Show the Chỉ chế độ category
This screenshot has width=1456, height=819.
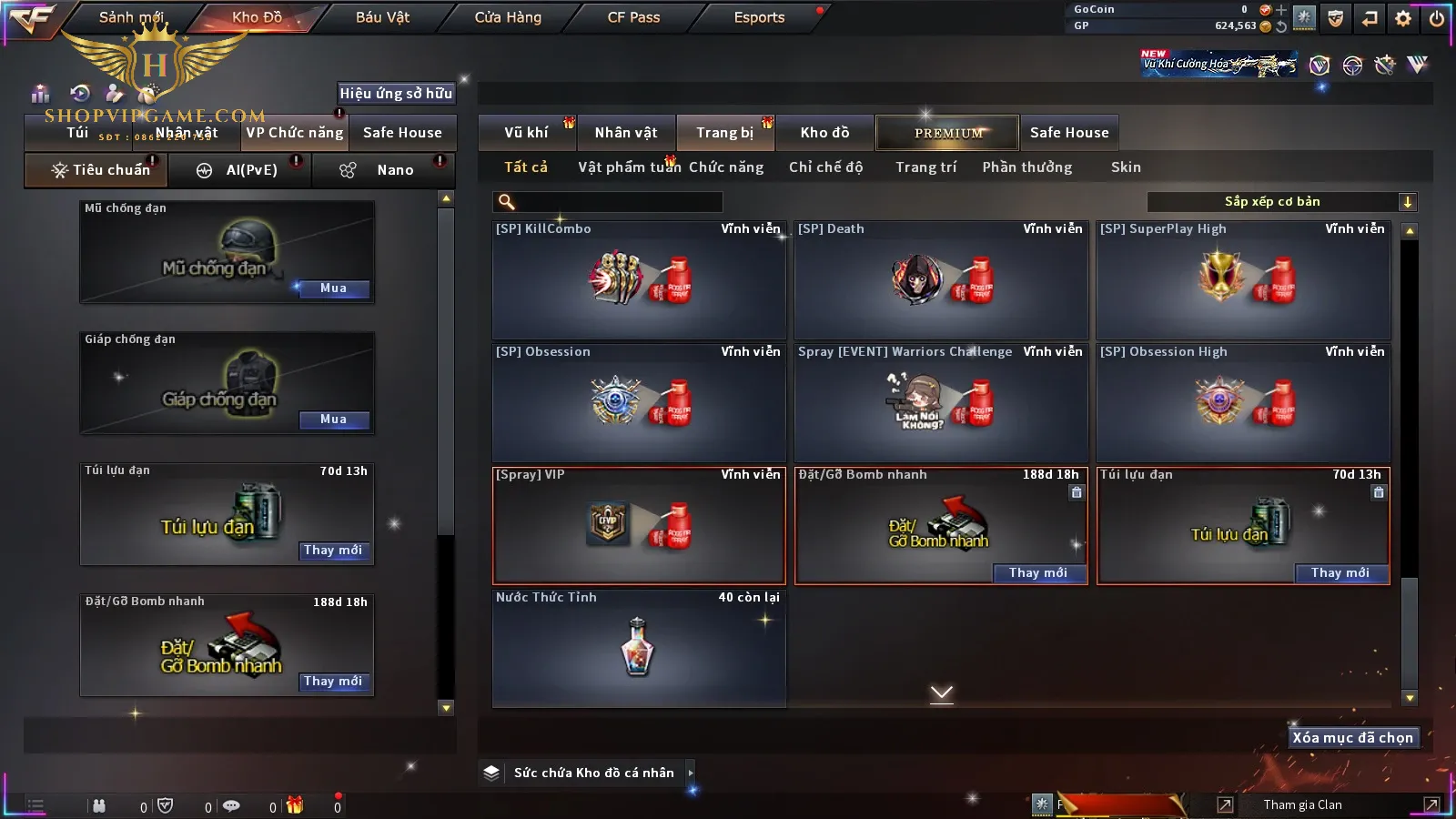(825, 167)
